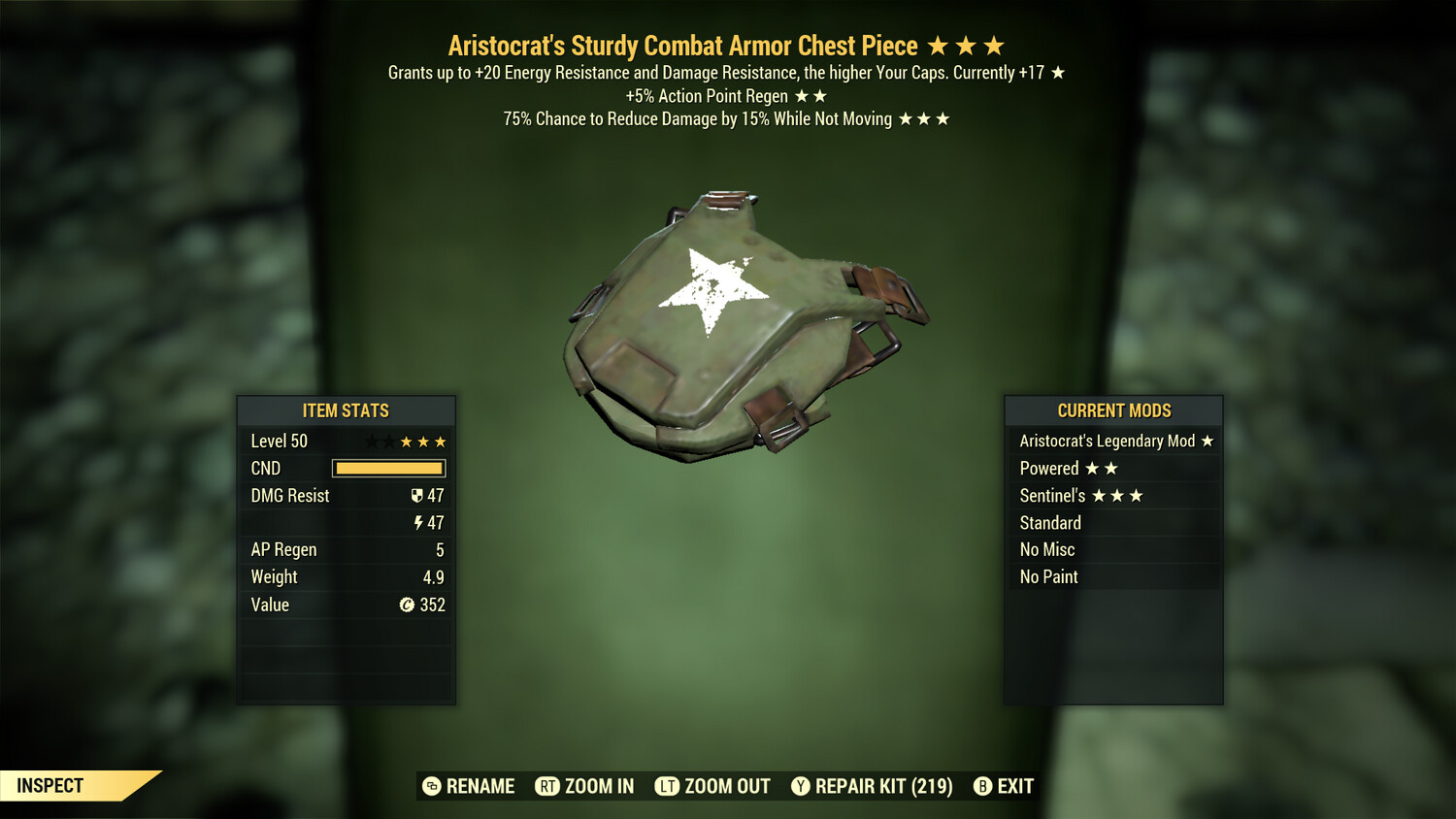
Task: Click the star rating beside Level 50
Action: (406, 441)
